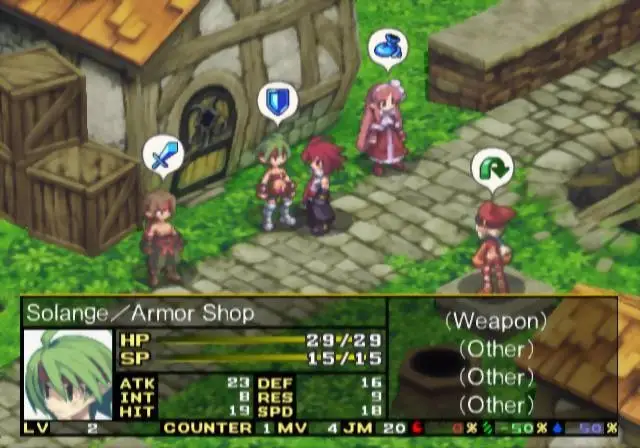The image size is (640, 448).
Task: Choose the blue shield armor shop bubble
Action: 276,102
